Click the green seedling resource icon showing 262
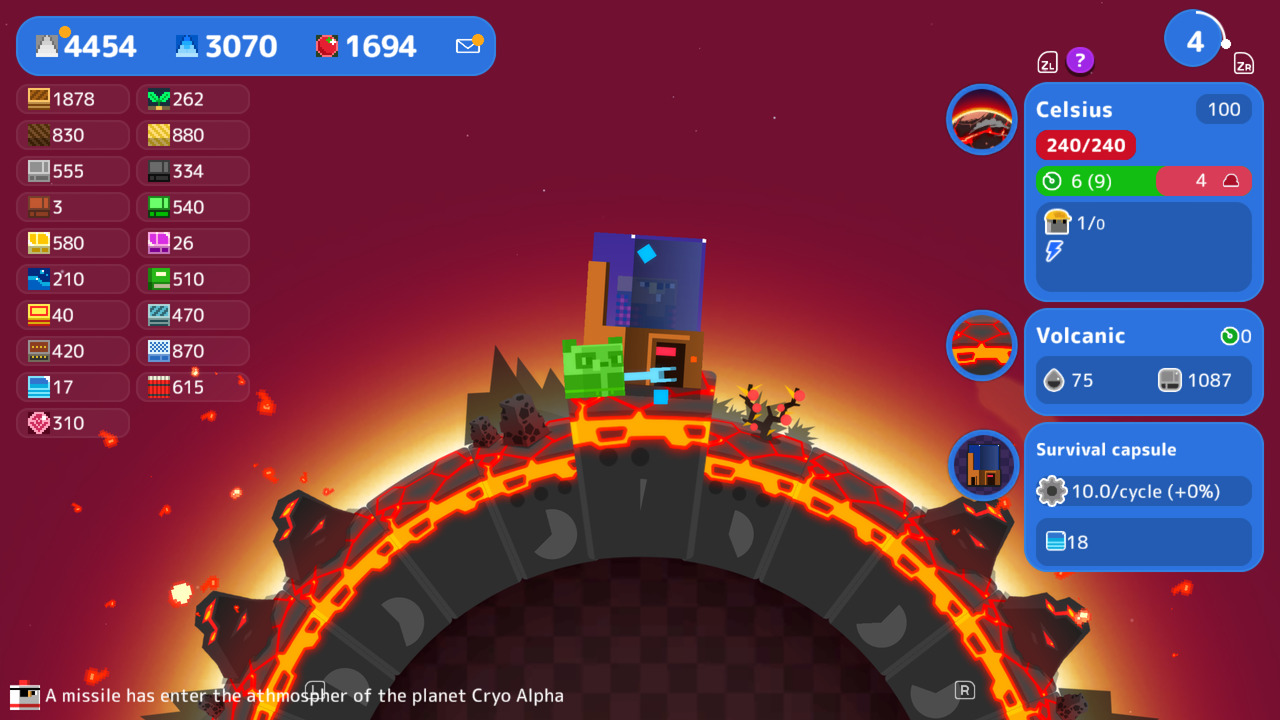The height and width of the screenshot is (720, 1280). tap(155, 99)
